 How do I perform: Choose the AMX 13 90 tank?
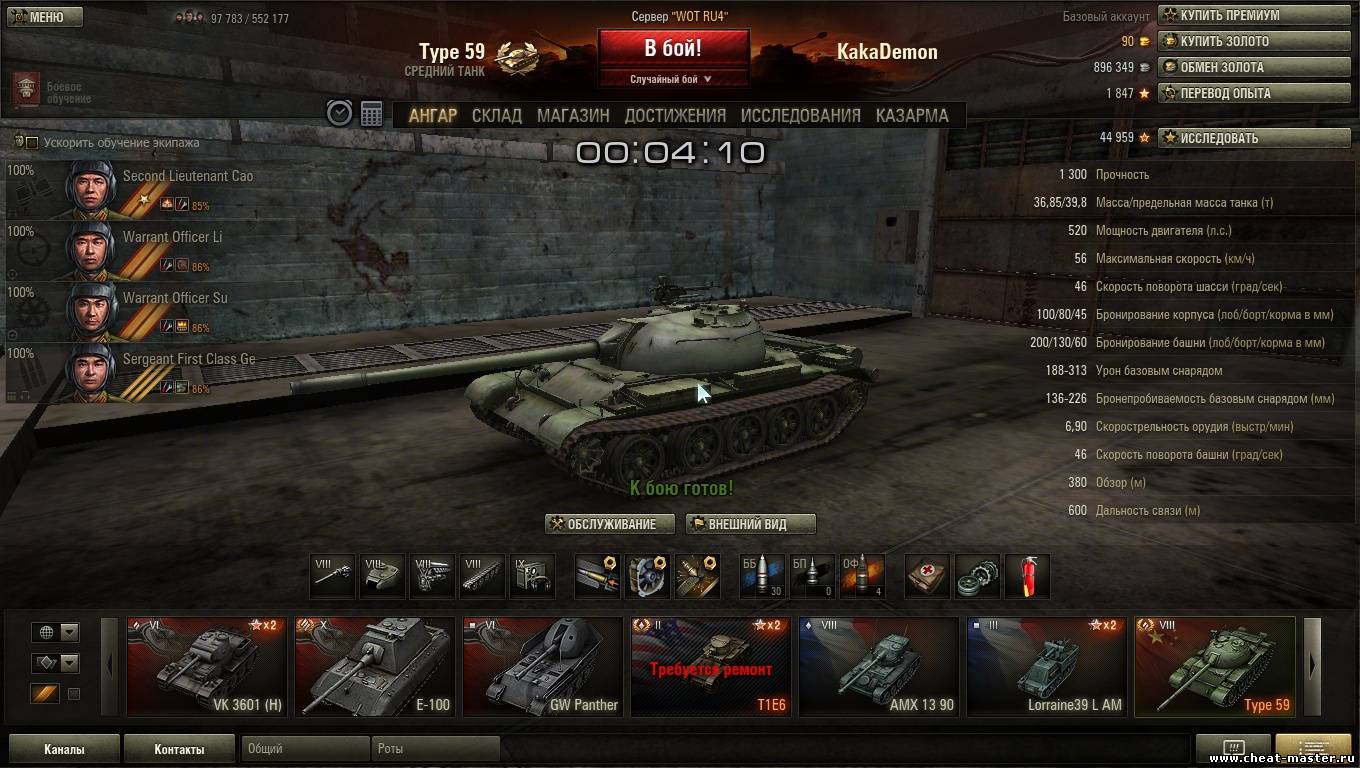tap(879, 667)
